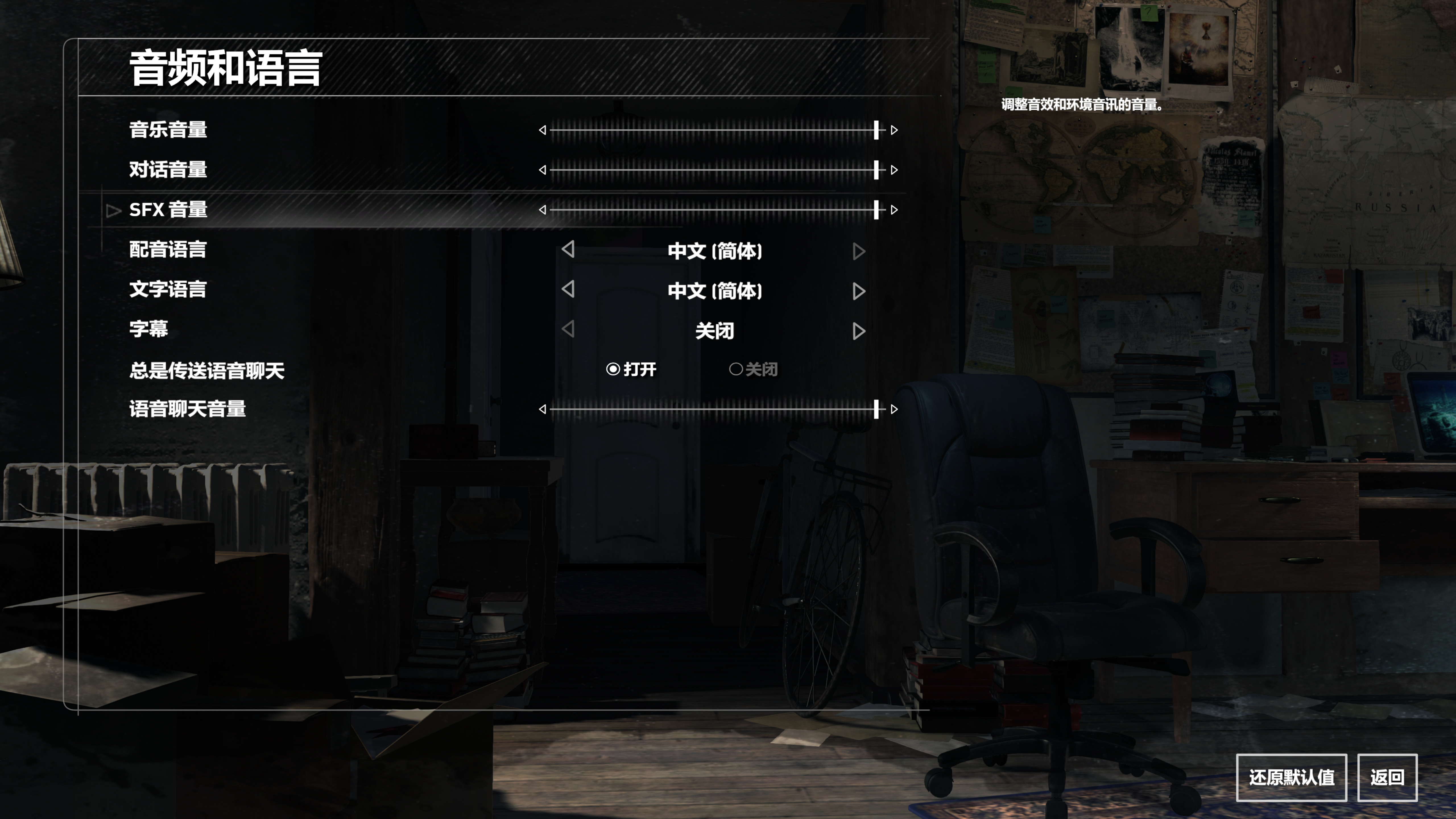
Task: Highlight the 配音语言 voice language row
Action: tap(168, 250)
